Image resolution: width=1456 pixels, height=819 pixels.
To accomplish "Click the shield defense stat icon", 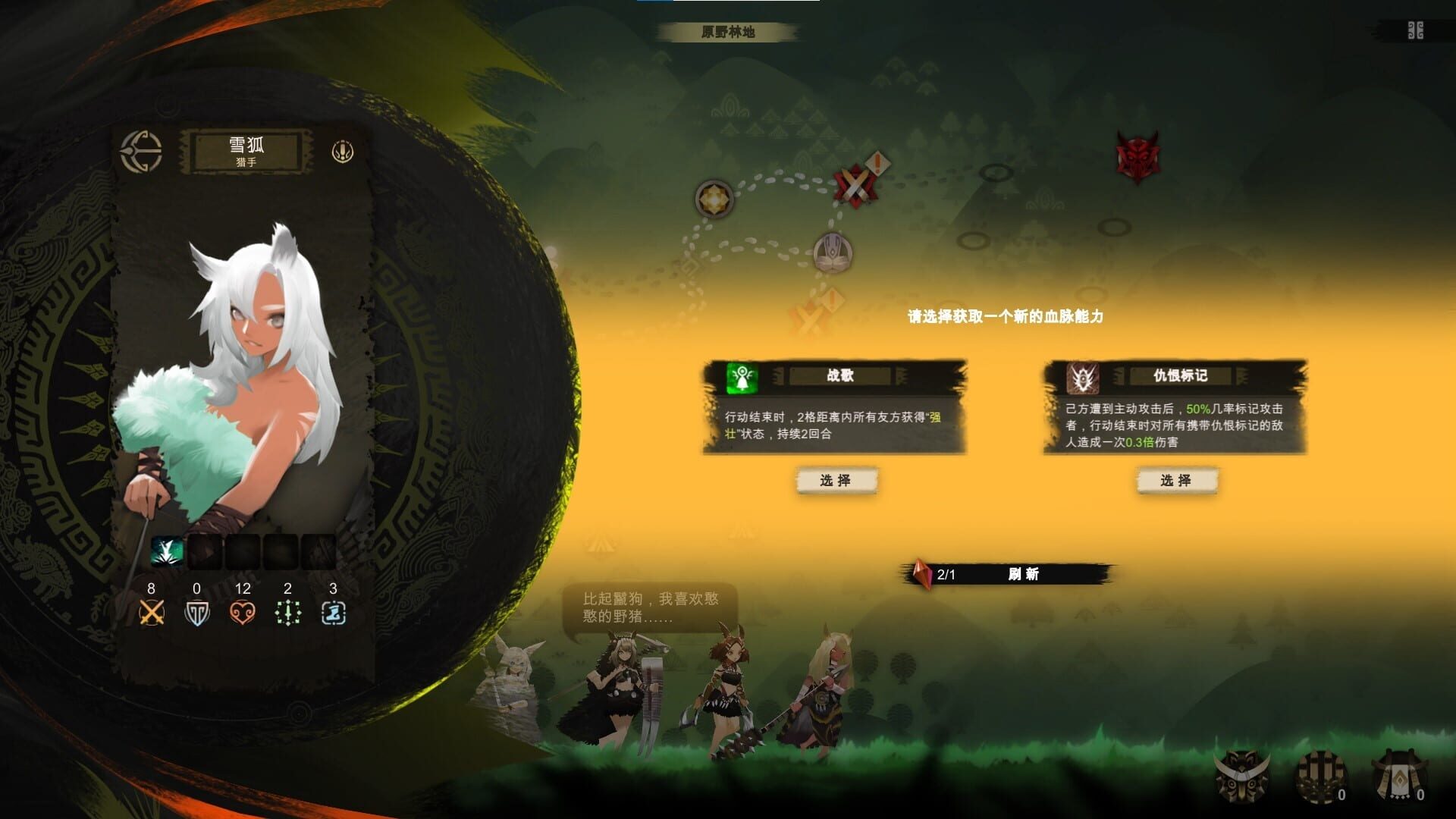I will point(196,611).
